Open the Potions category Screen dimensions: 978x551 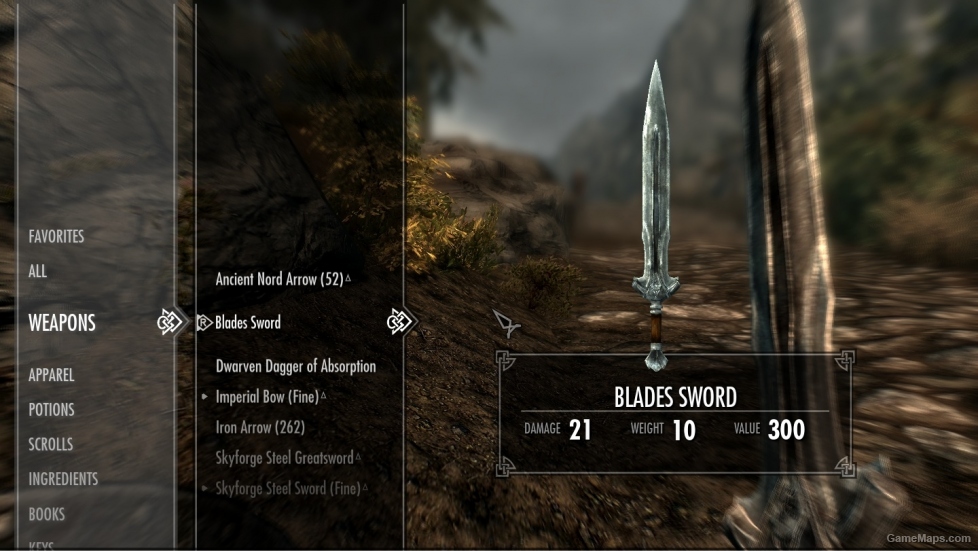[x=52, y=410]
